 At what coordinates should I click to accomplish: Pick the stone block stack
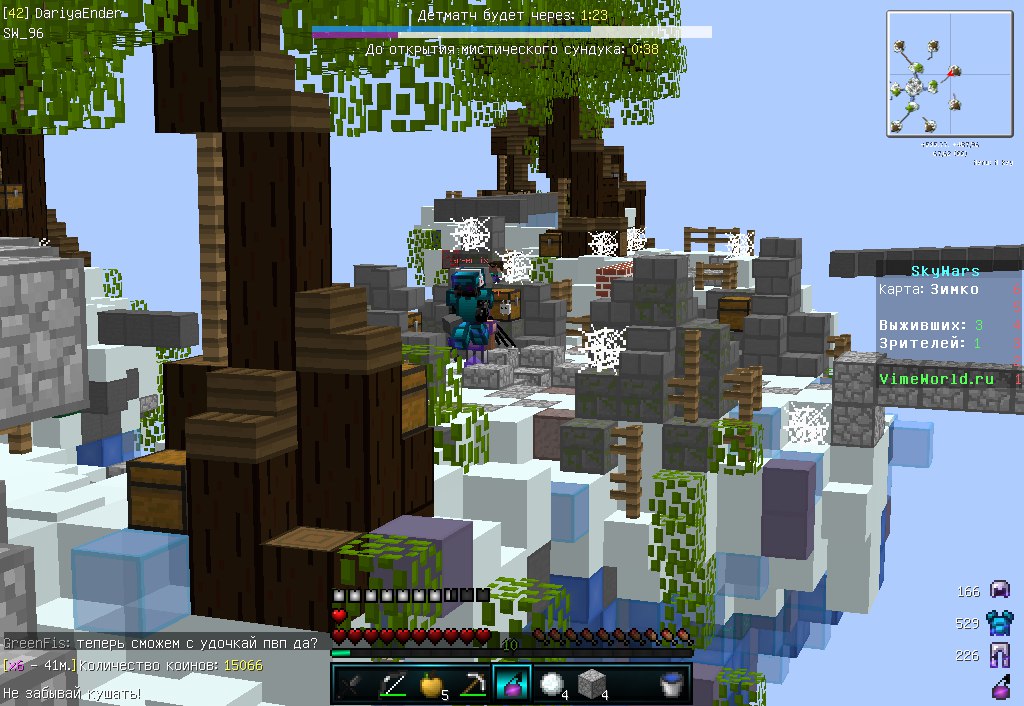(593, 684)
